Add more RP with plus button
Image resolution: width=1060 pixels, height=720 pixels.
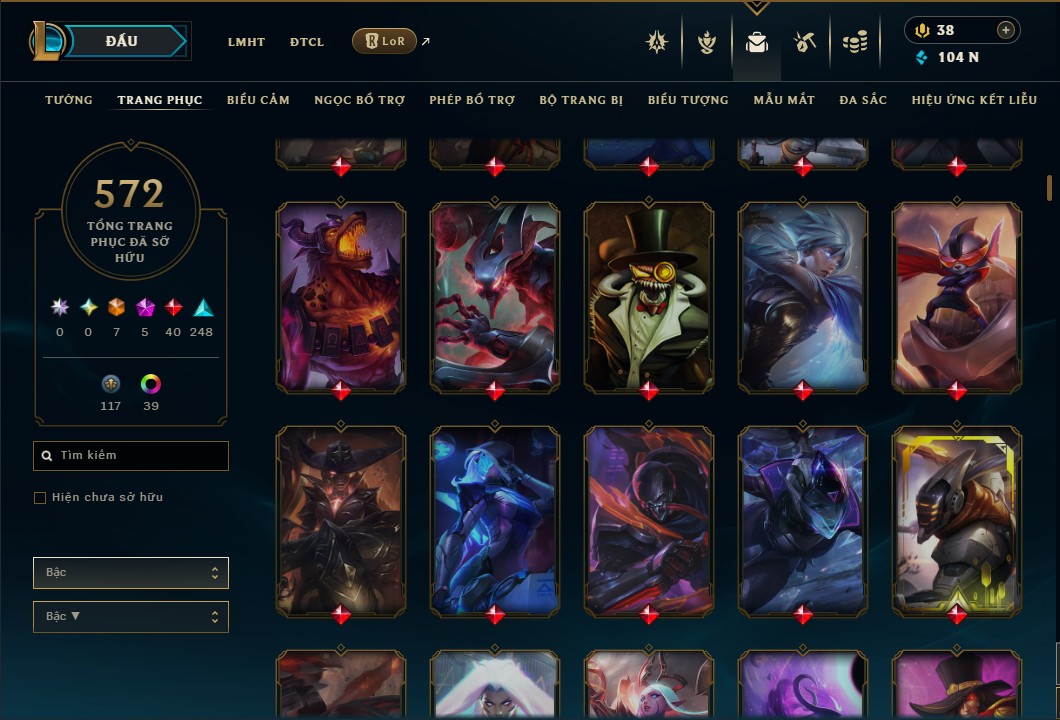tap(1005, 30)
